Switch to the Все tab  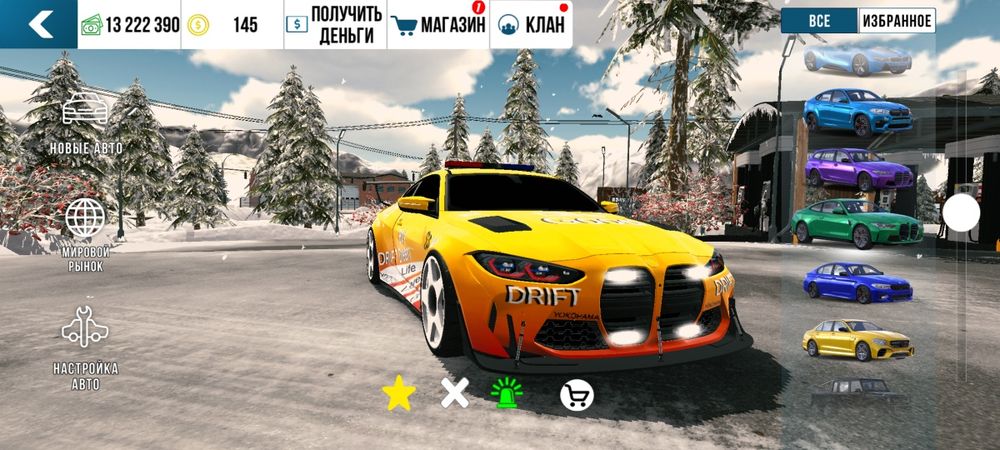(x=819, y=20)
